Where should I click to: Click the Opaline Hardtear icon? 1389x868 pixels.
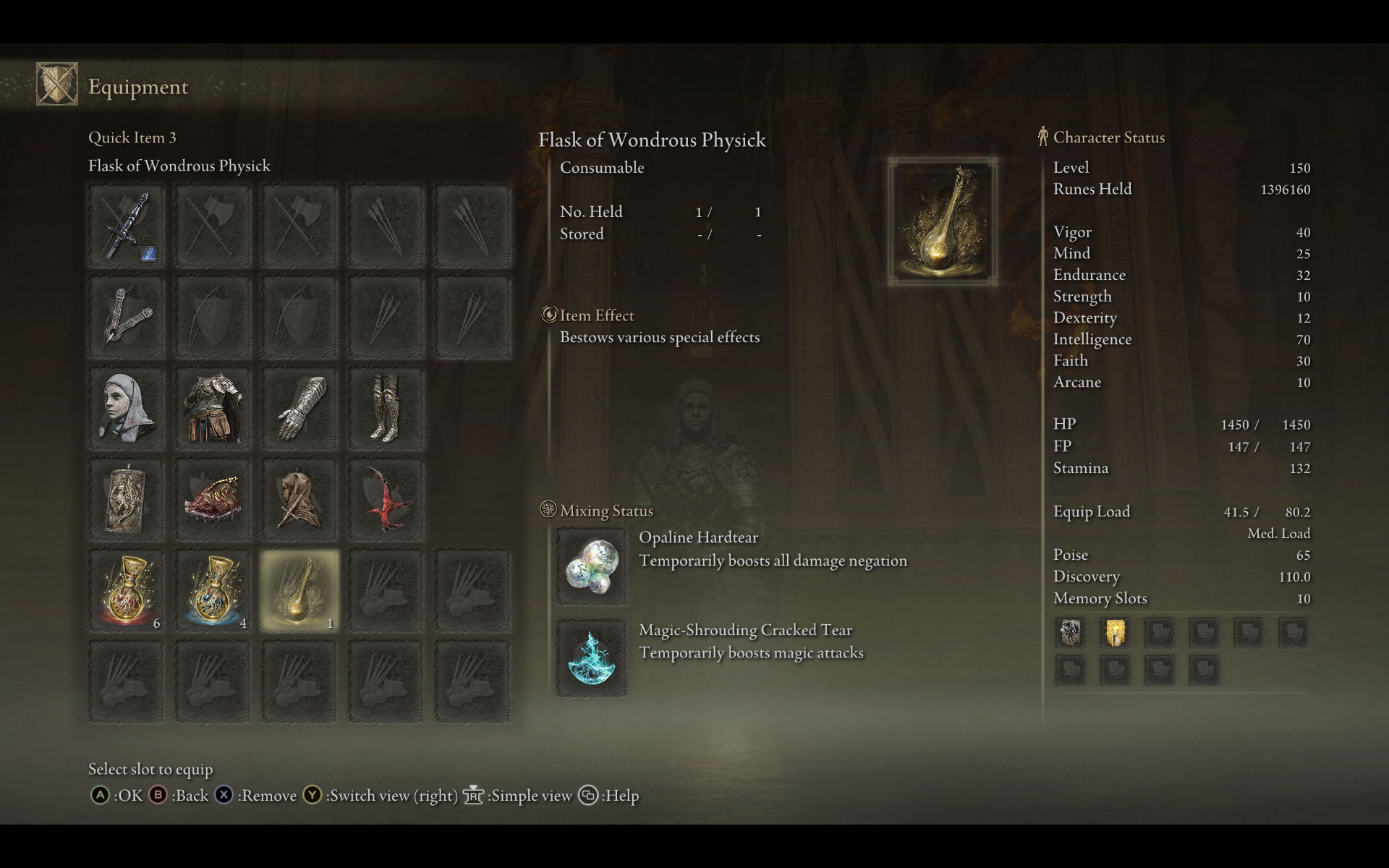click(591, 566)
